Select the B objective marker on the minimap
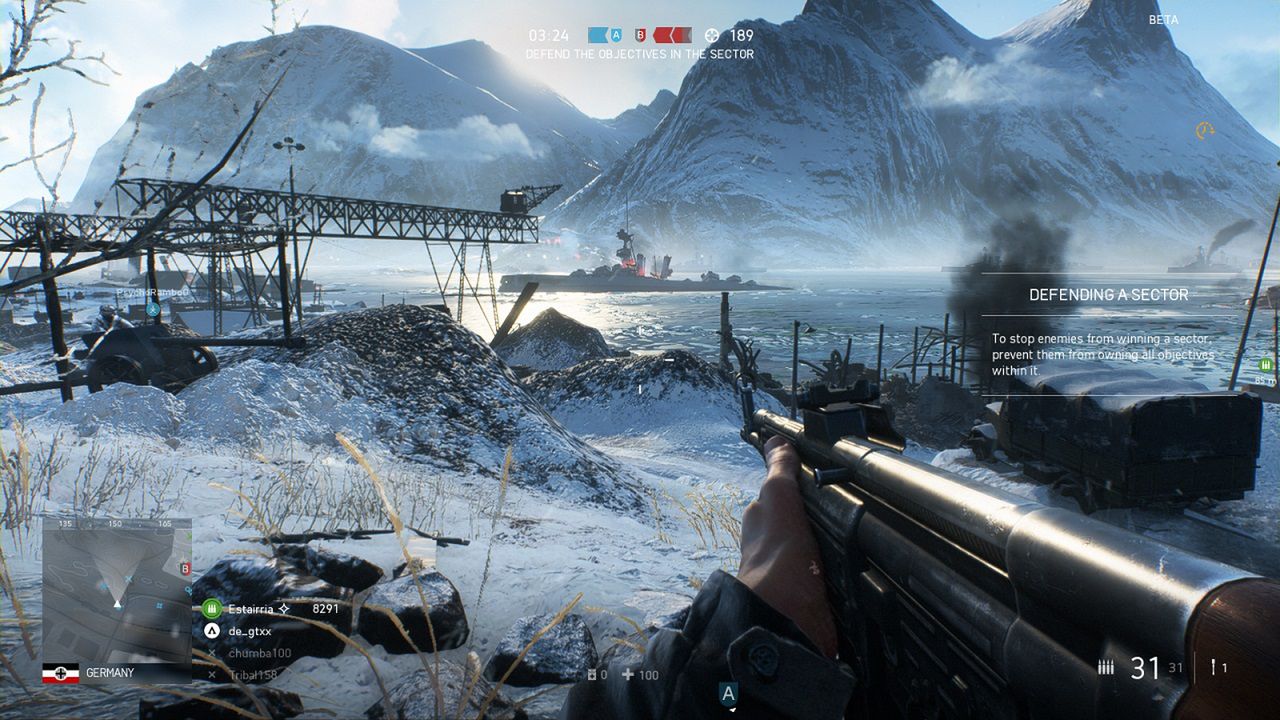Viewport: 1280px width, 720px height. point(184,569)
